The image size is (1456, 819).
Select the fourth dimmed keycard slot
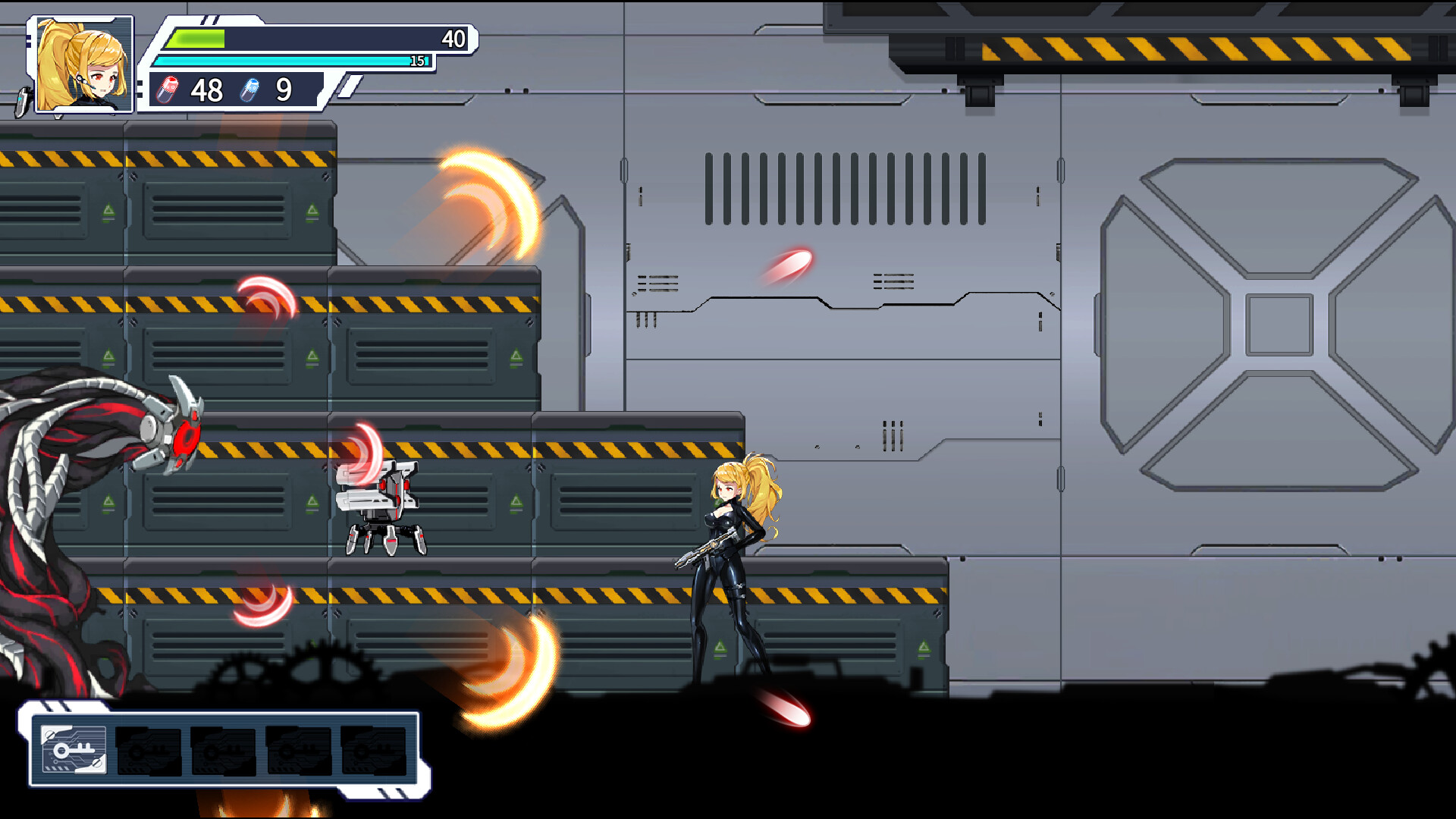[x=298, y=751]
